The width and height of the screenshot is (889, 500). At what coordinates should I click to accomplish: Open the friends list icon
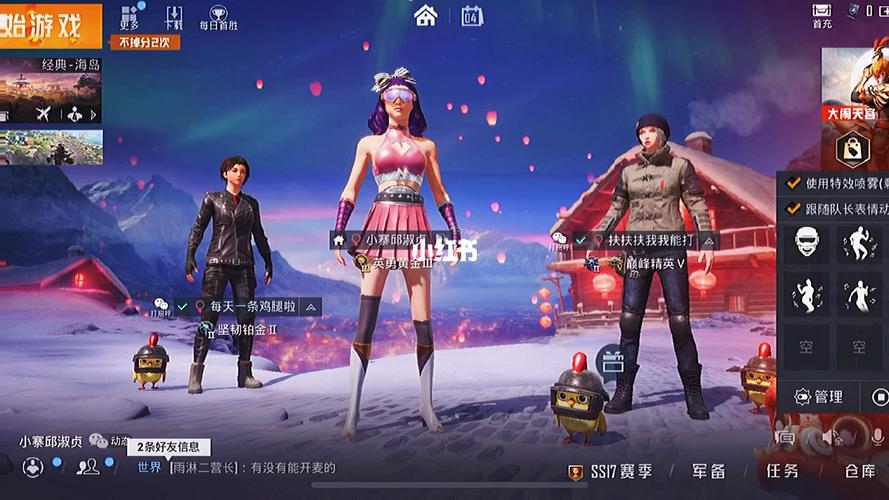(x=90, y=466)
